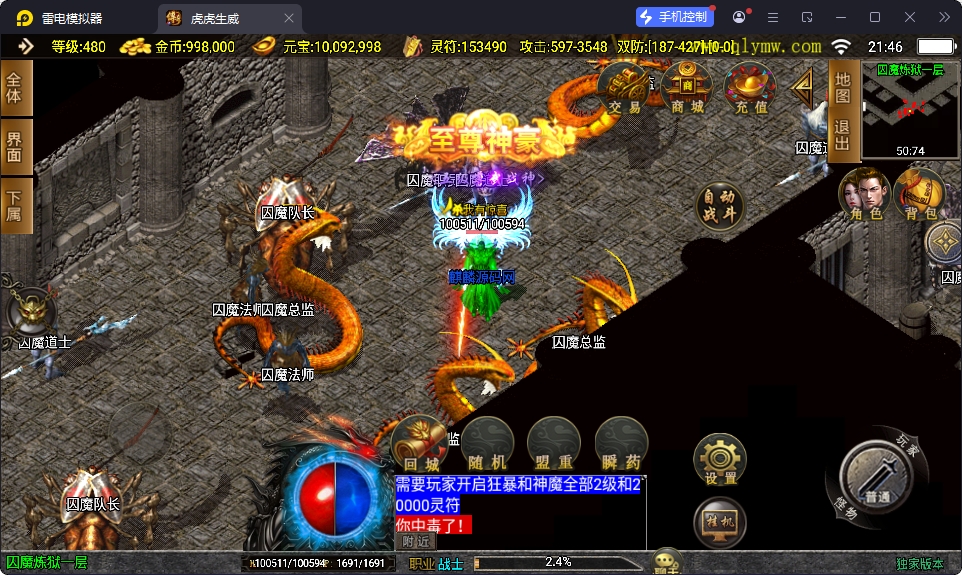Open the 角色 character sheet
The height and width of the screenshot is (575, 962).
(865, 193)
